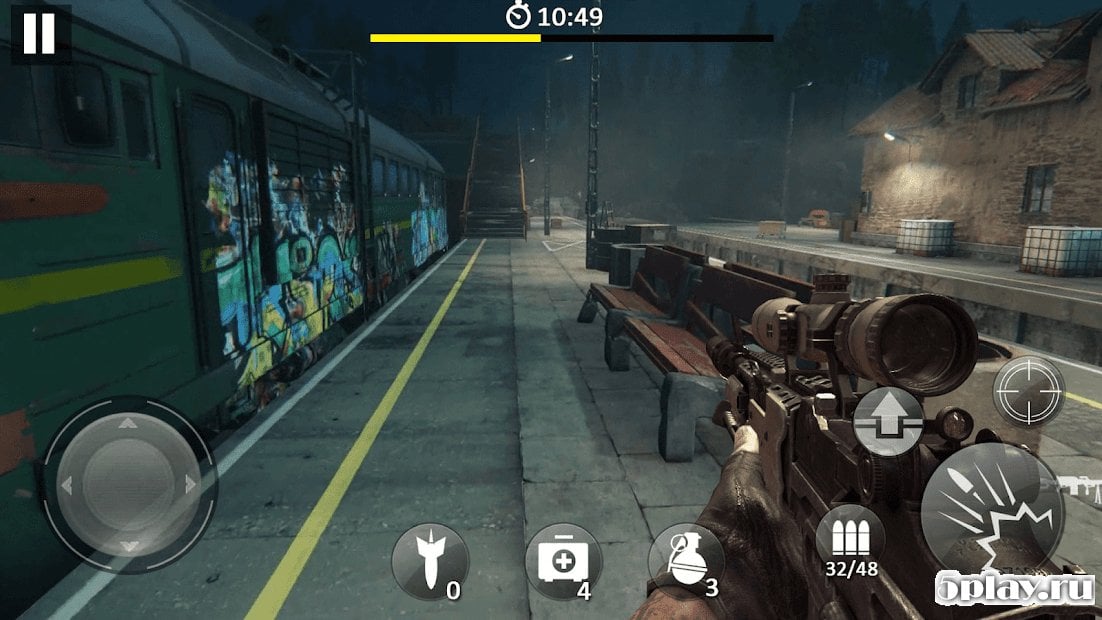Toggle the sniper scope aim button
1102x620 pixels.
(1028, 391)
